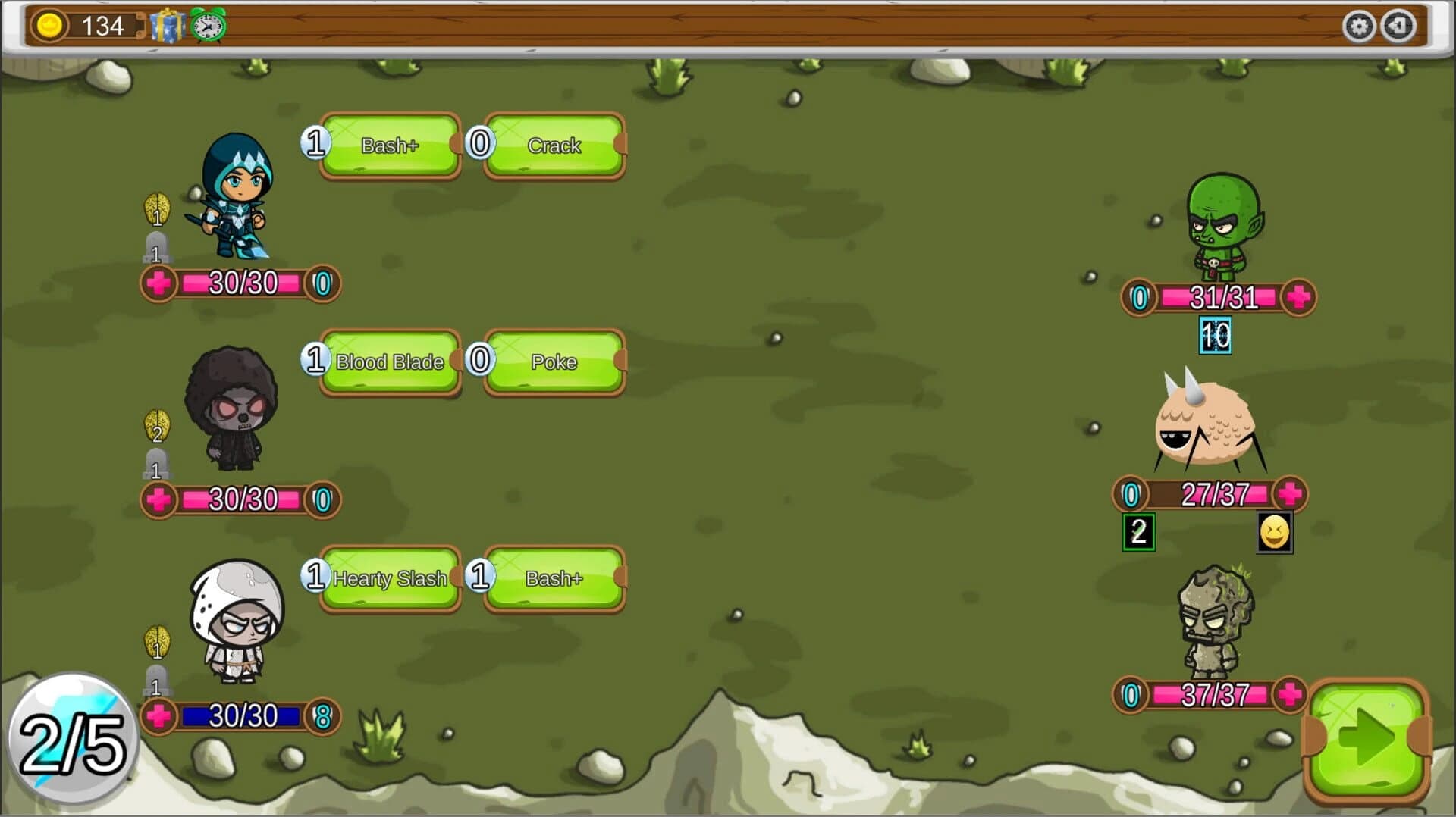This screenshot has height=817, width=1456.
Task: Click the gift box icon in top bar
Action: 167,25
